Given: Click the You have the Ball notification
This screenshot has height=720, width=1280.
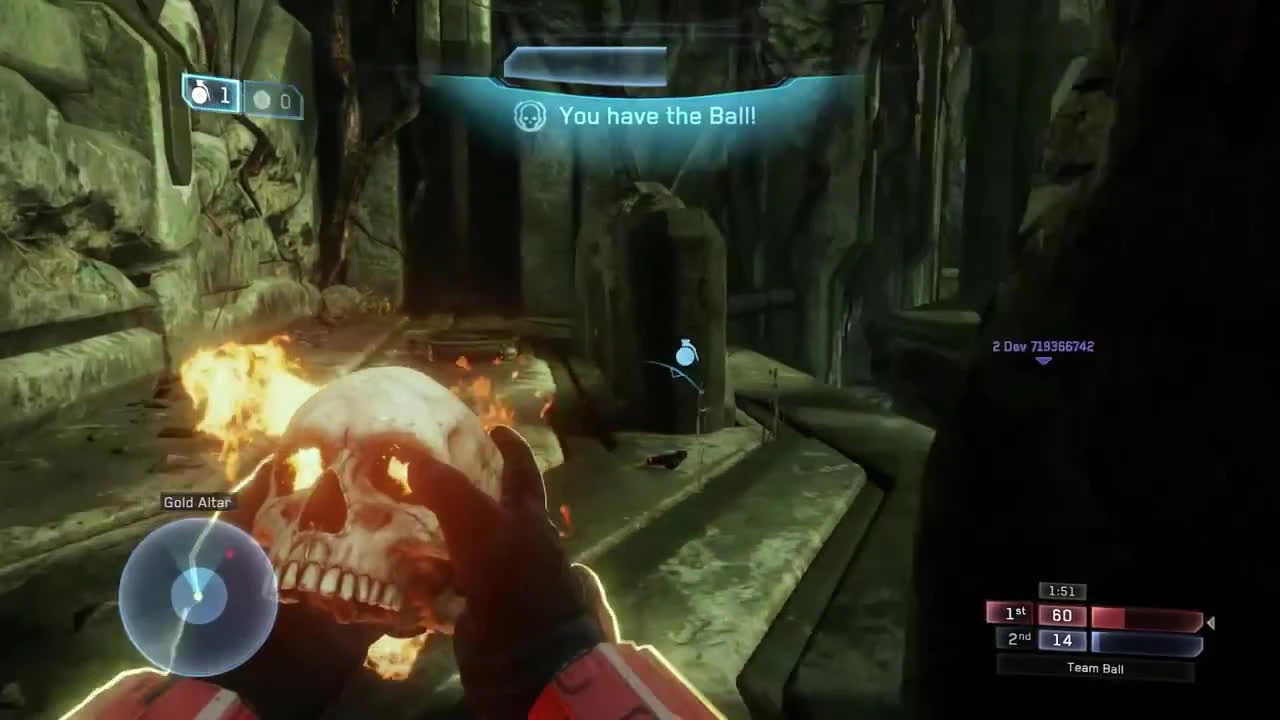Looking at the screenshot, I should pyautogui.click(x=655, y=116).
